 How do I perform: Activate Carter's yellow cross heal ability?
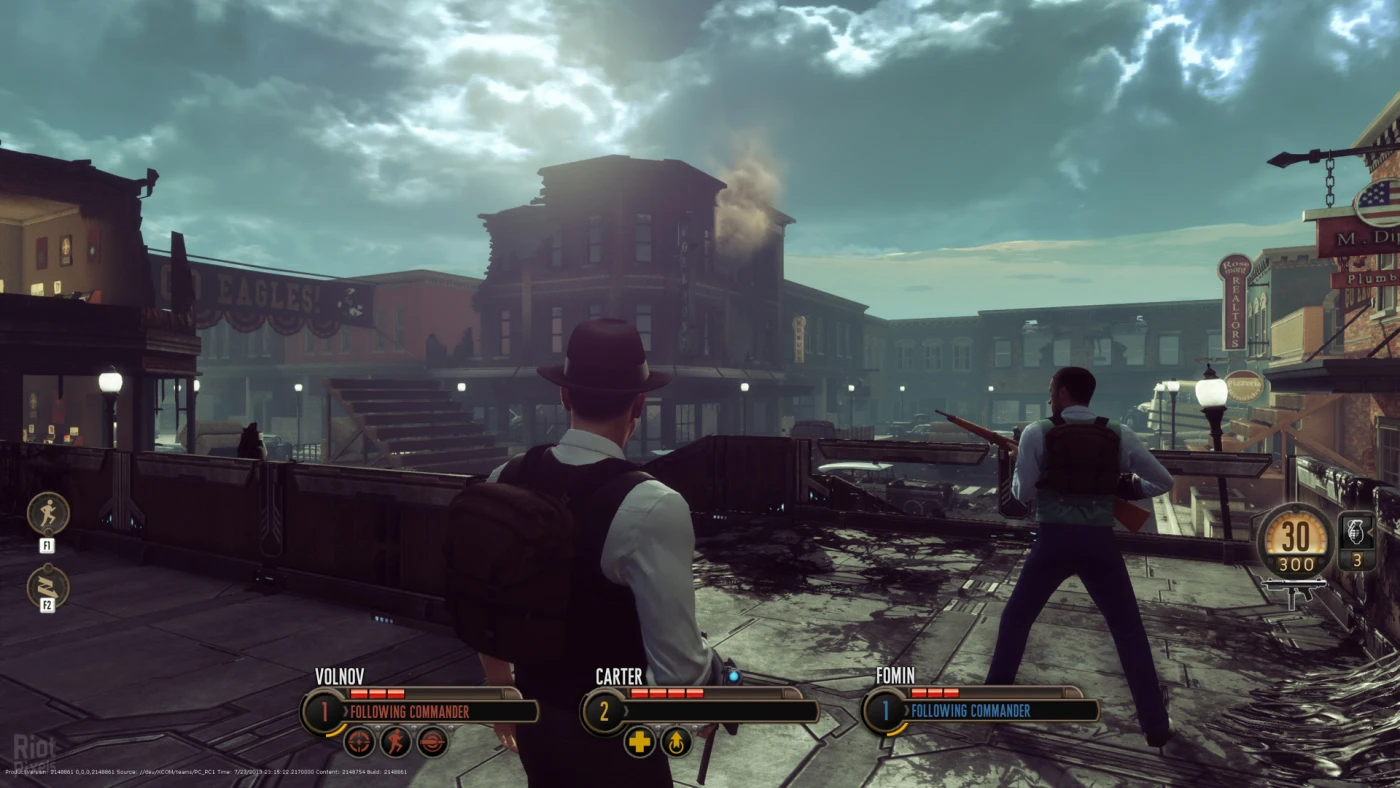(x=640, y=741)
